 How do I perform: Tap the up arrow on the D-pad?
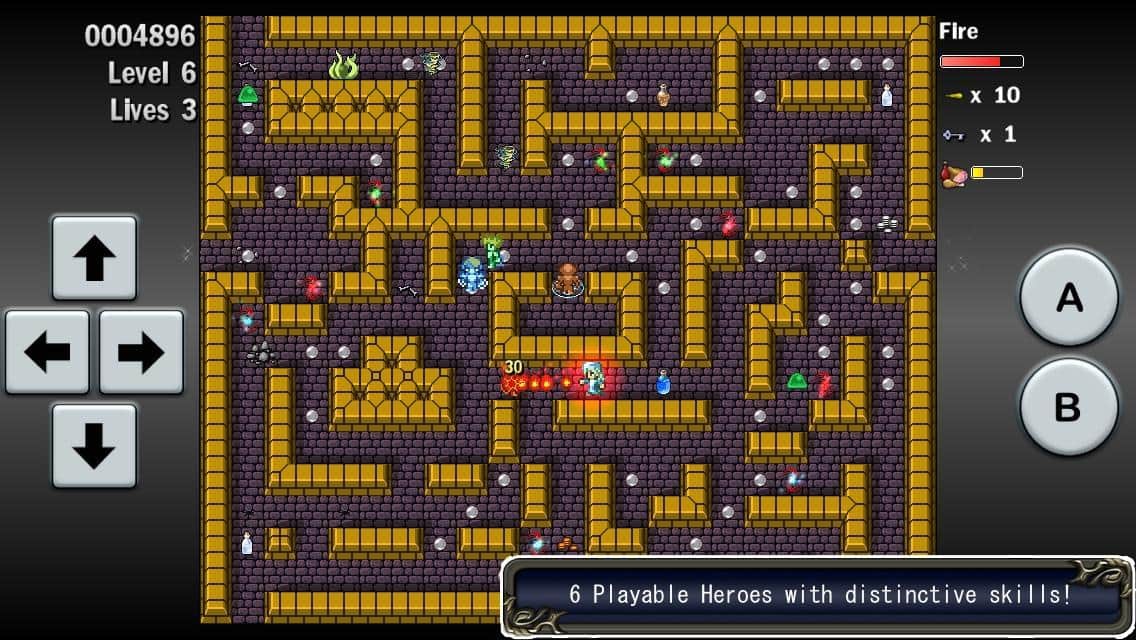click(94, 258)
